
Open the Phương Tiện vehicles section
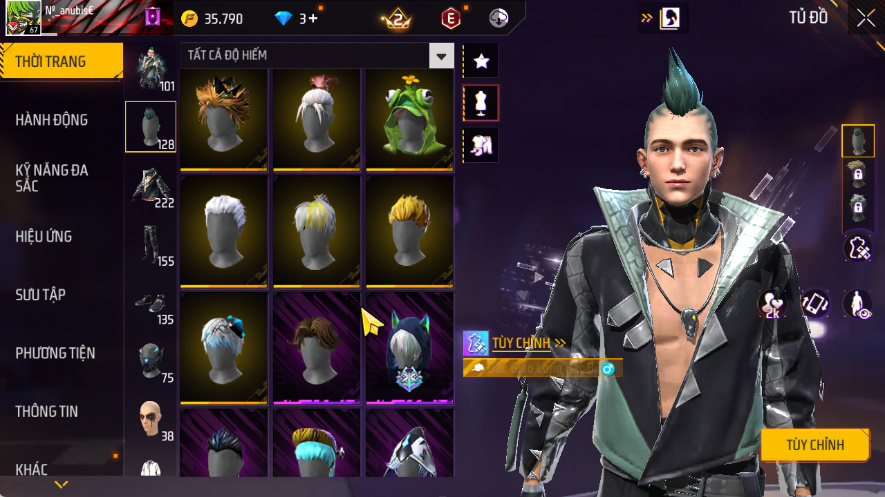(x=55, y=353)
